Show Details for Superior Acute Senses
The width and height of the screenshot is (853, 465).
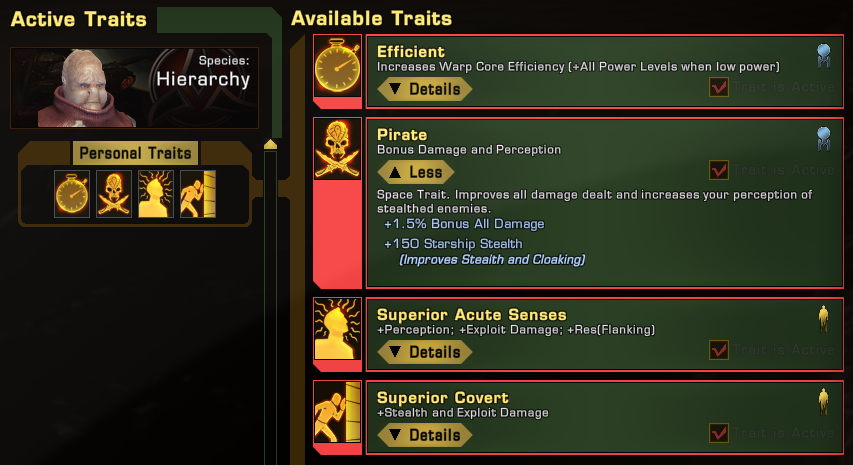click(x=424, y=352)
